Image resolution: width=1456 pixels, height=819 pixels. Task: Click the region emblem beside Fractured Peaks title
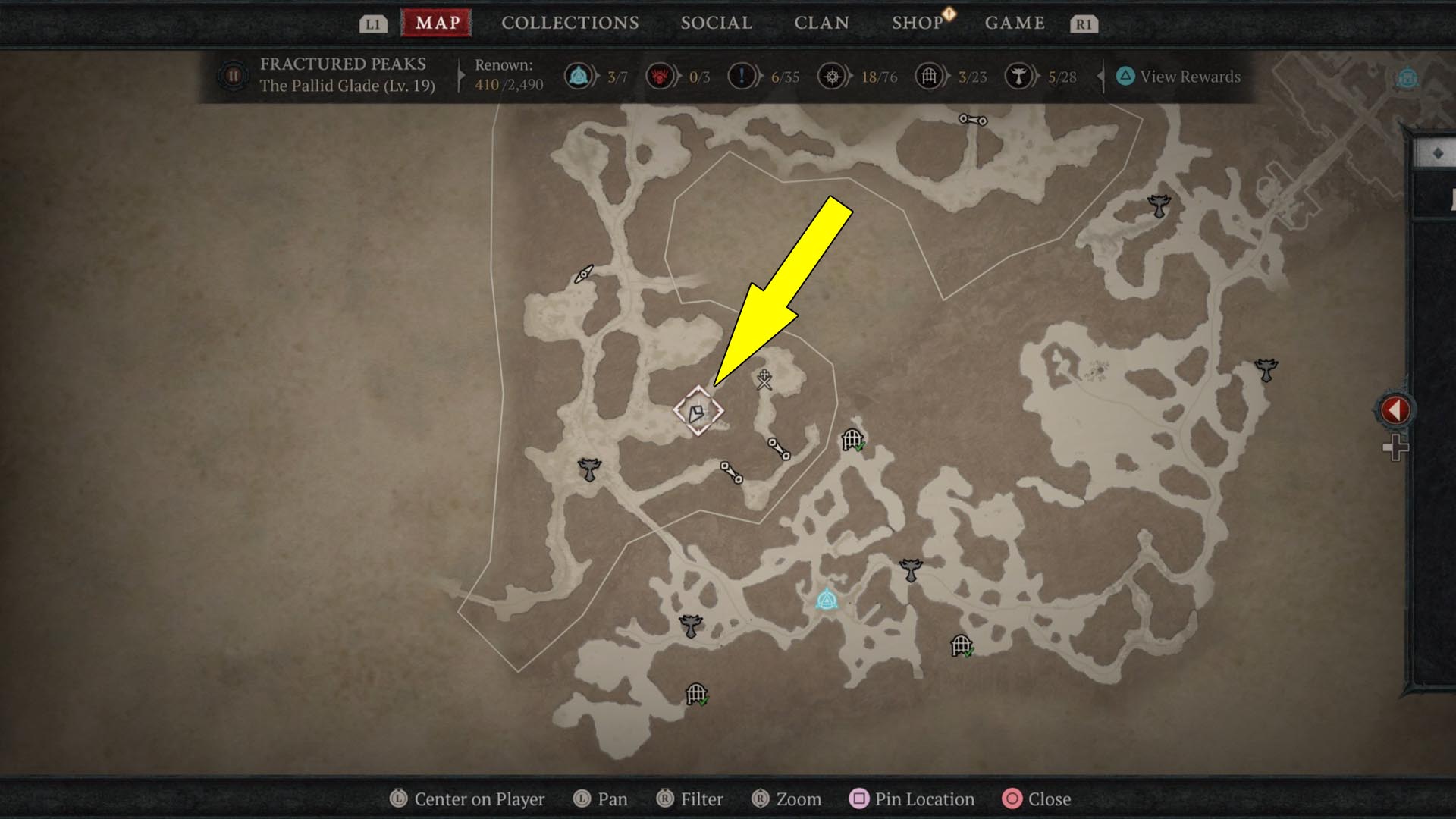tap(233, 76)
